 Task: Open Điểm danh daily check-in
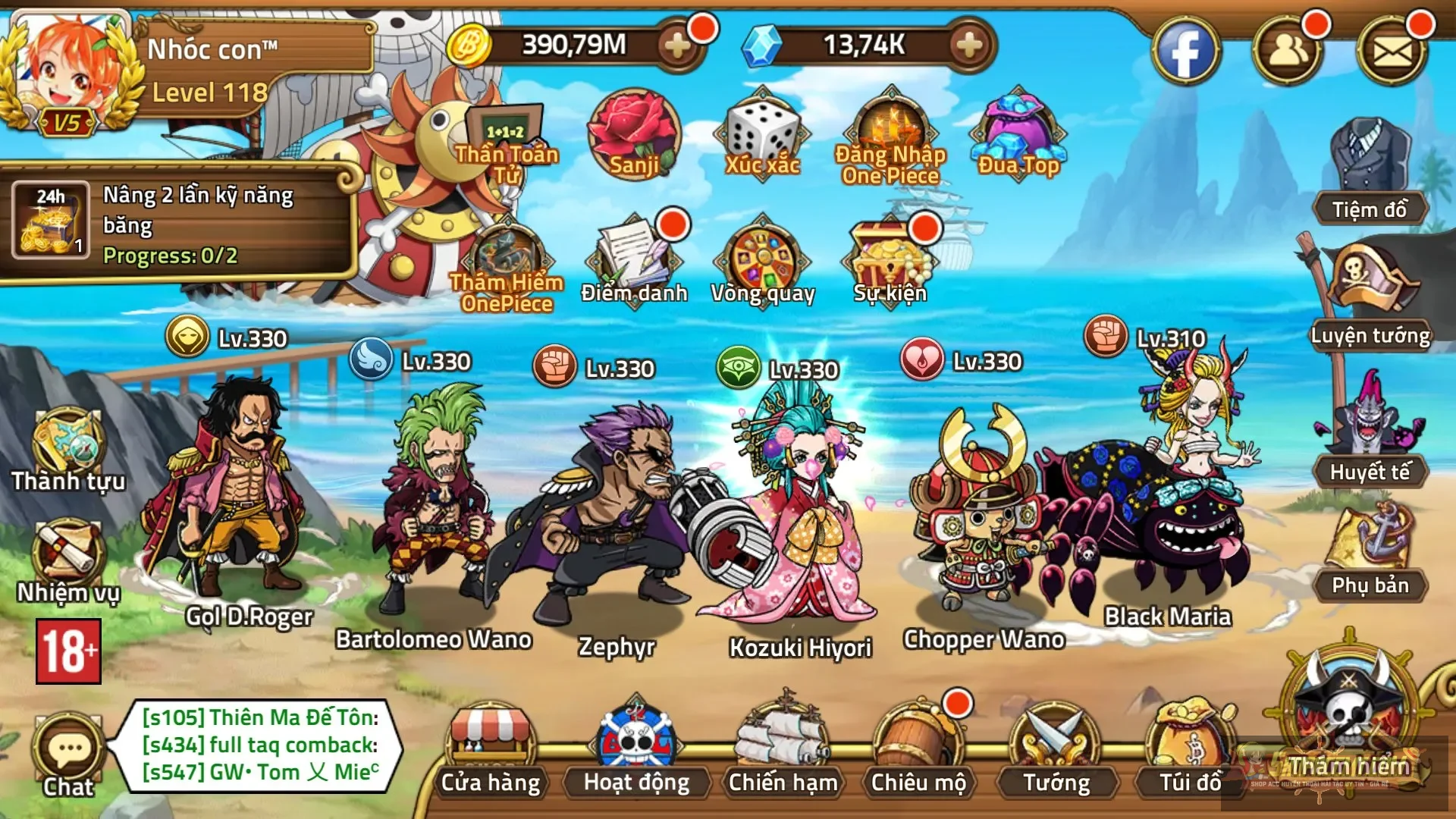634,262
